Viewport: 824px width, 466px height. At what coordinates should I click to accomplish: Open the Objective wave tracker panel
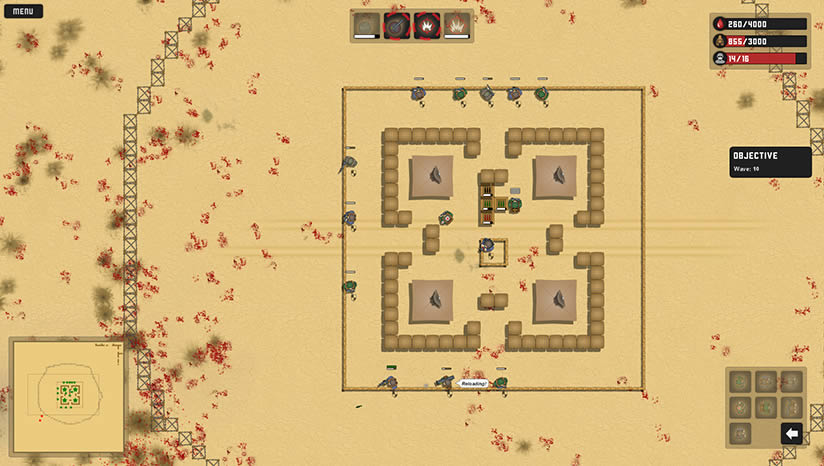pos(770,162)
